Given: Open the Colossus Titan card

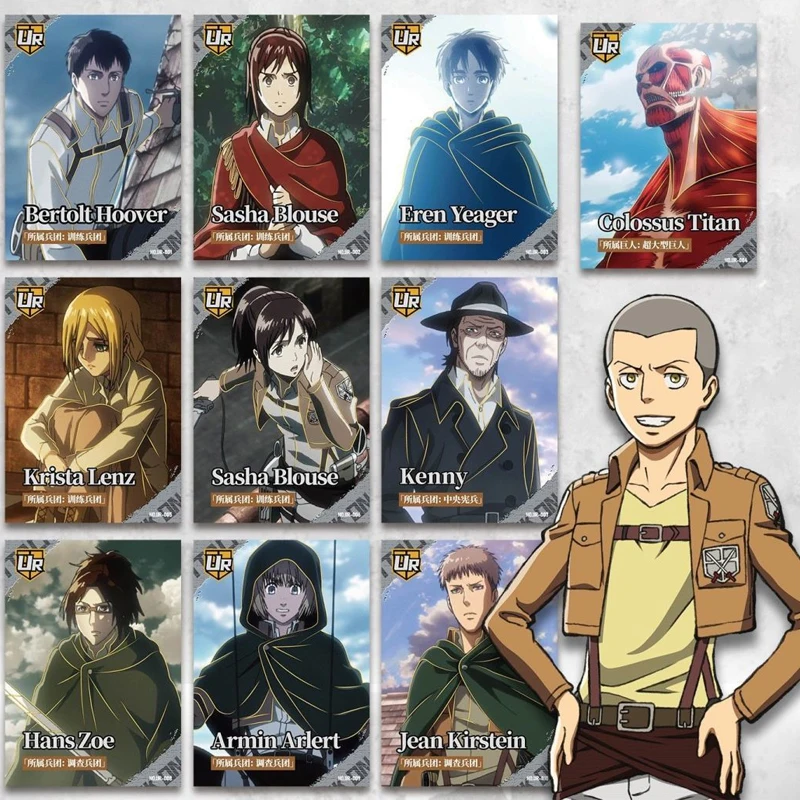Looking at the screenshot, I should click(668, 145).
